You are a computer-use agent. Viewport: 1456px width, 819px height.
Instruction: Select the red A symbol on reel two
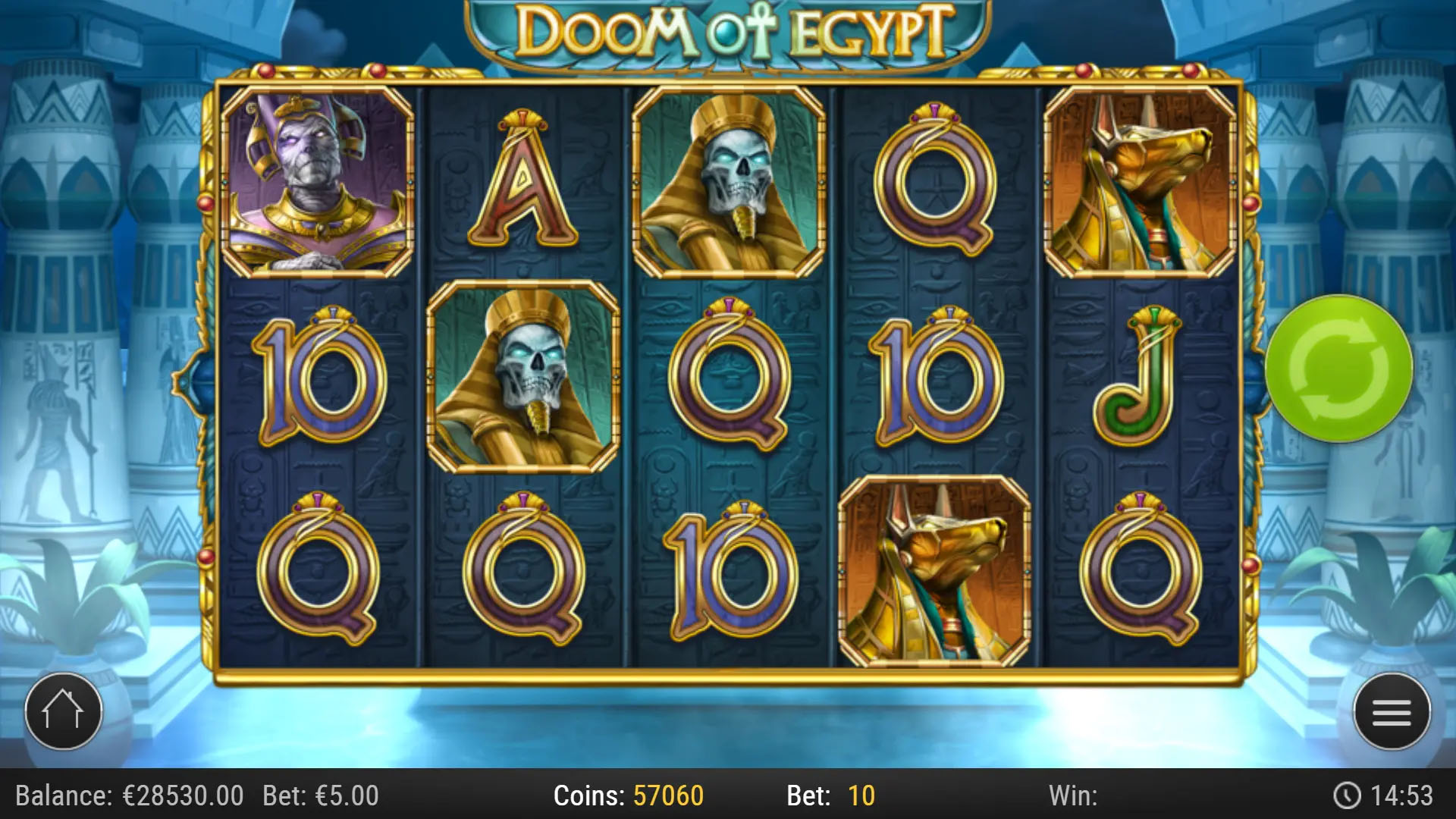click(523, 182)
